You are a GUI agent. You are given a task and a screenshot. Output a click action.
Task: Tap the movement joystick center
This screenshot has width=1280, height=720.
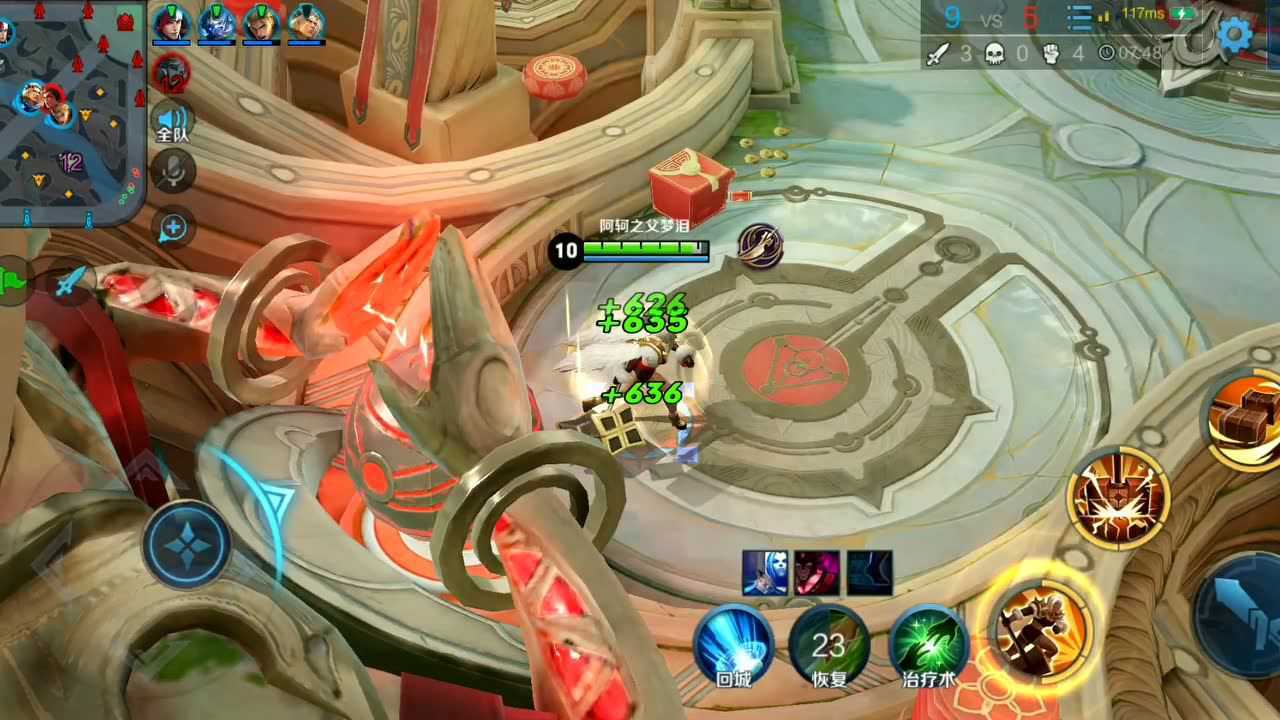187,544
